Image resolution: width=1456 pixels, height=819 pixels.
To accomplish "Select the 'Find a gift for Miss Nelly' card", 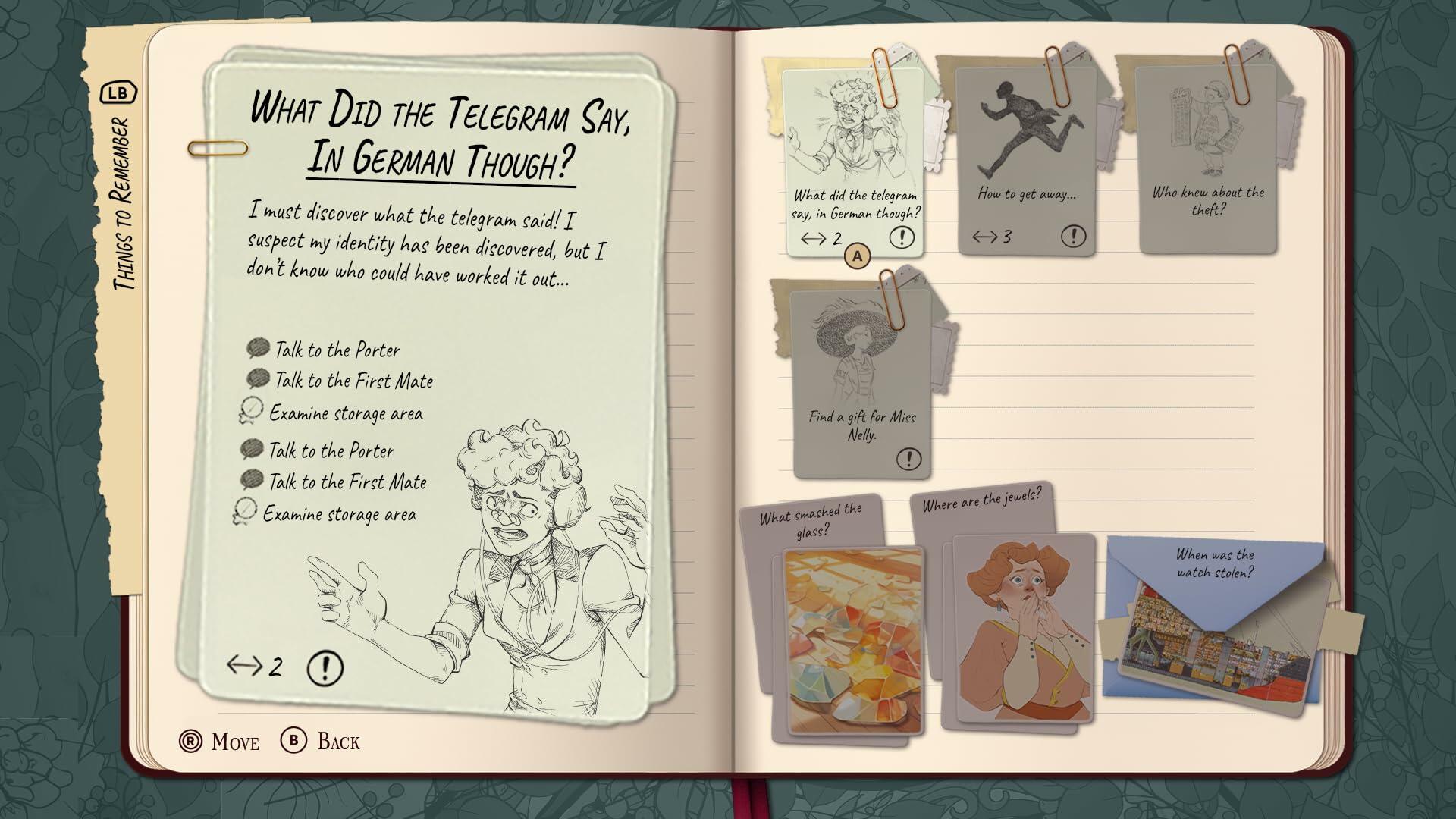I will tap(861, 383).
